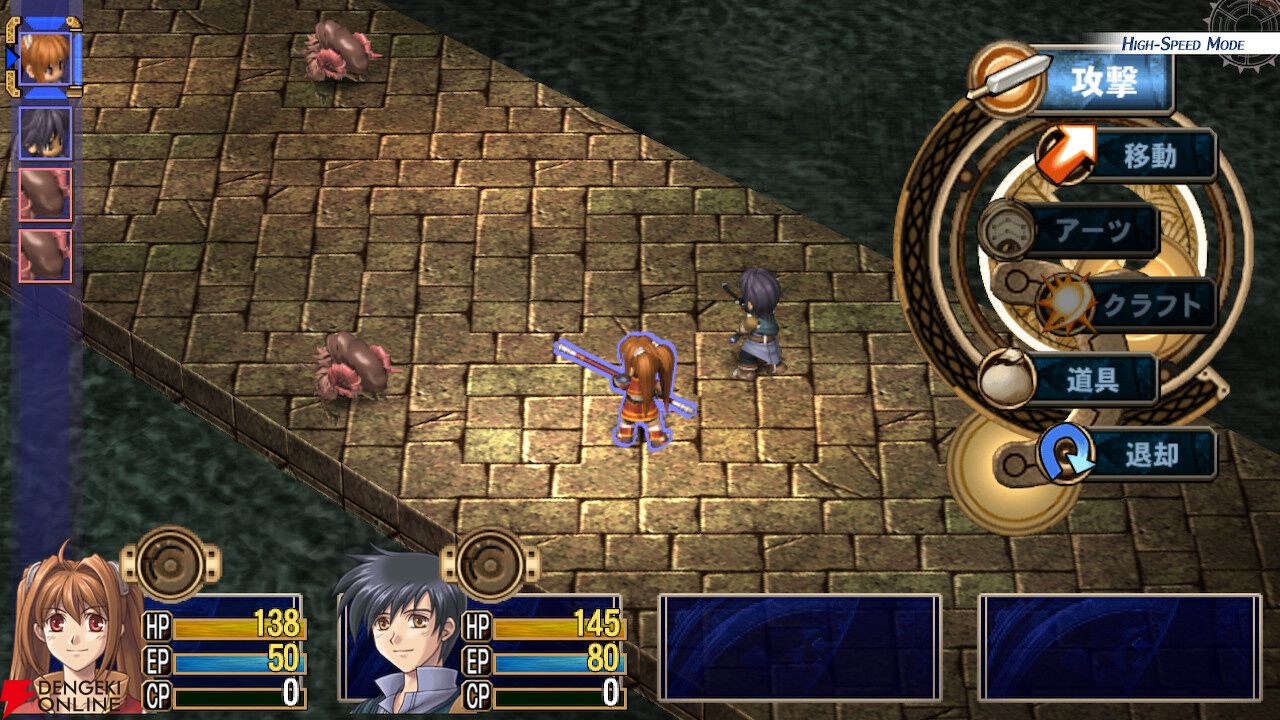Select the dark-haired boy's turn order portrait

[45, 133]
